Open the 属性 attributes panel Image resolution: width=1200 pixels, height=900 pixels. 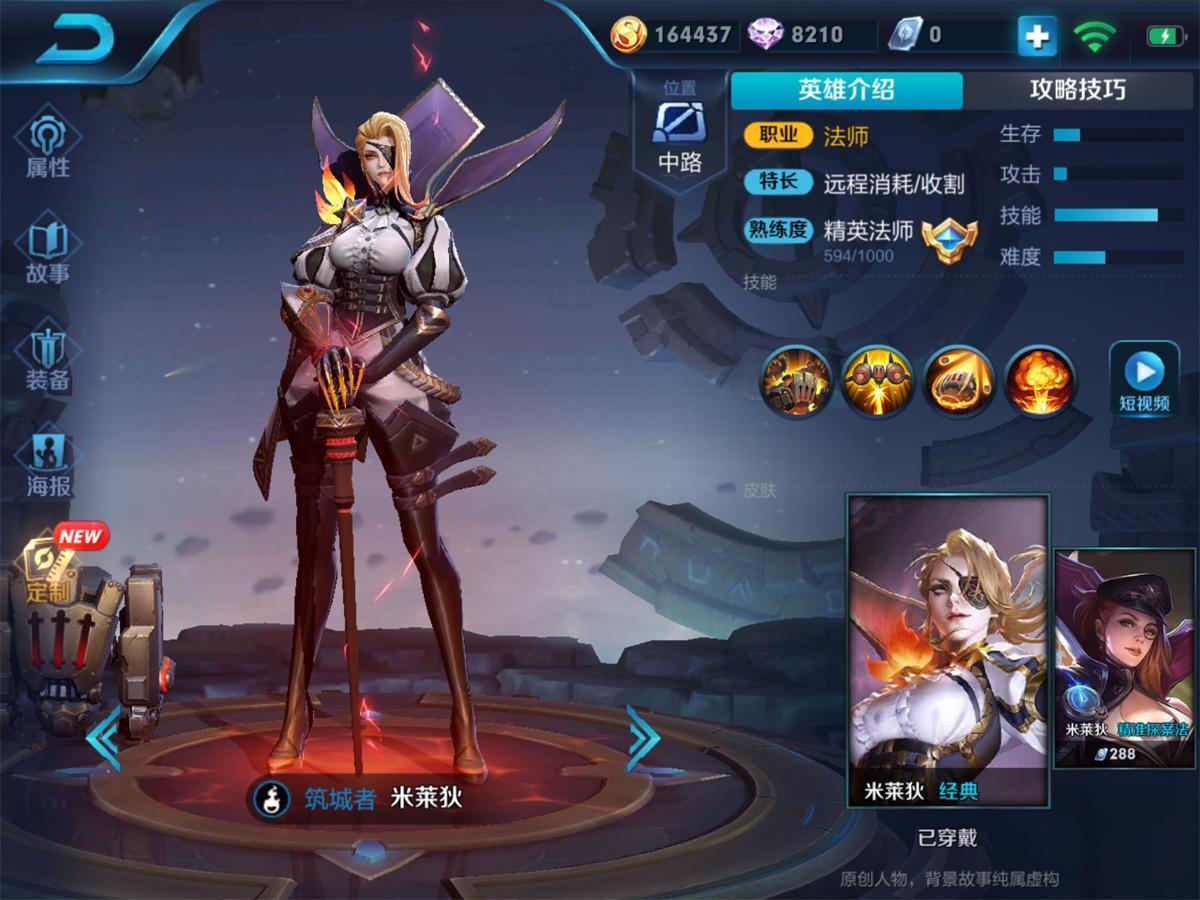(x=48, y=147)
